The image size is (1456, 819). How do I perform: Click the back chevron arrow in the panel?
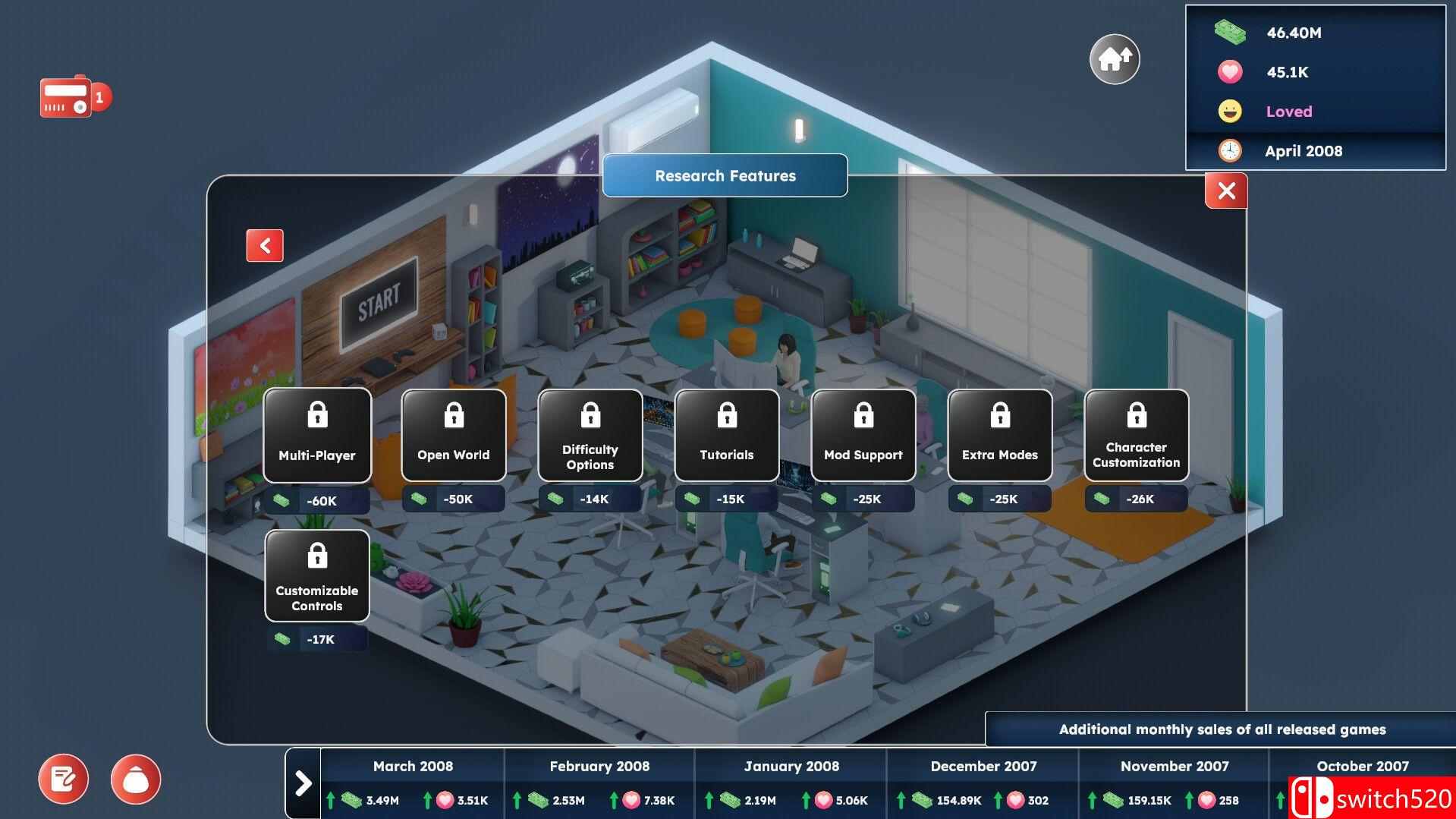[x=263, y=245]
